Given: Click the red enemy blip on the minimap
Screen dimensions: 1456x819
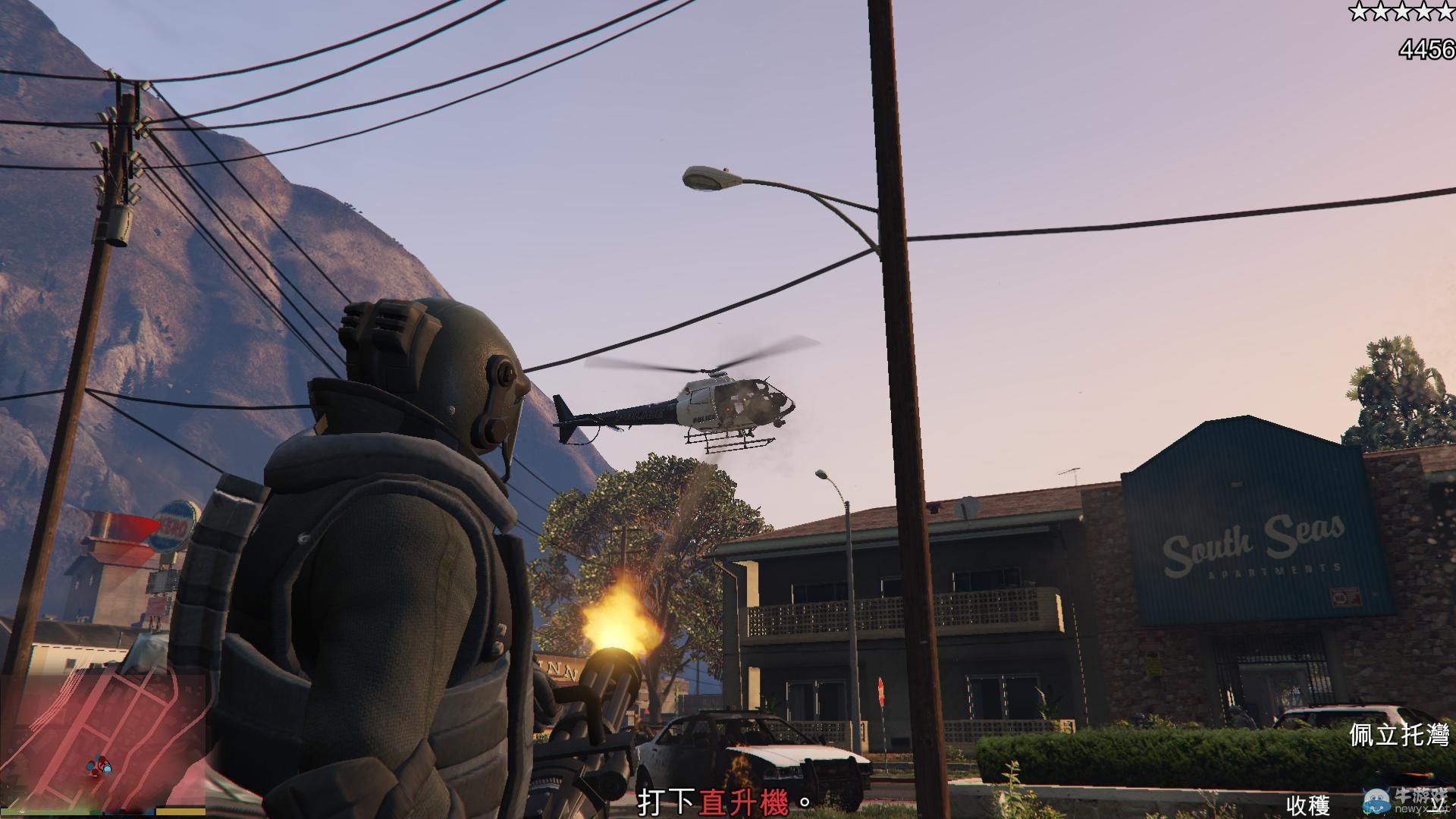Looking at the screenshot, I should [94, 772].
